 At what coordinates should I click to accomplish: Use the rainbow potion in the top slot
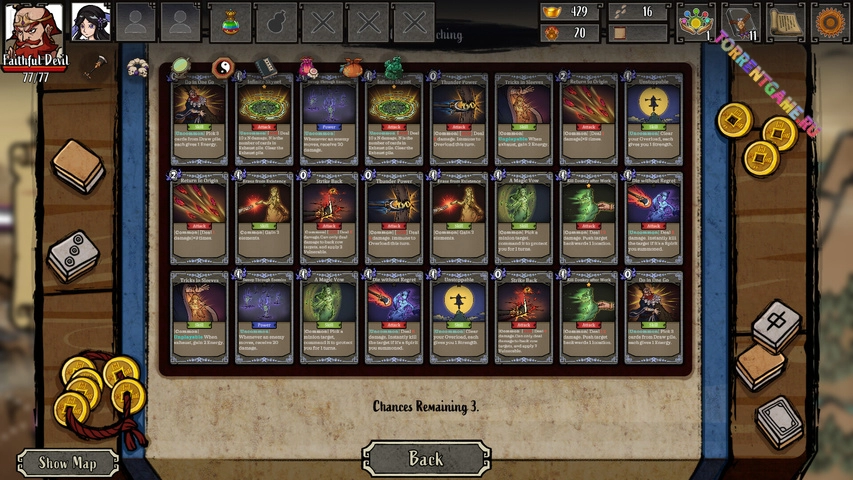tap(231, 22)
